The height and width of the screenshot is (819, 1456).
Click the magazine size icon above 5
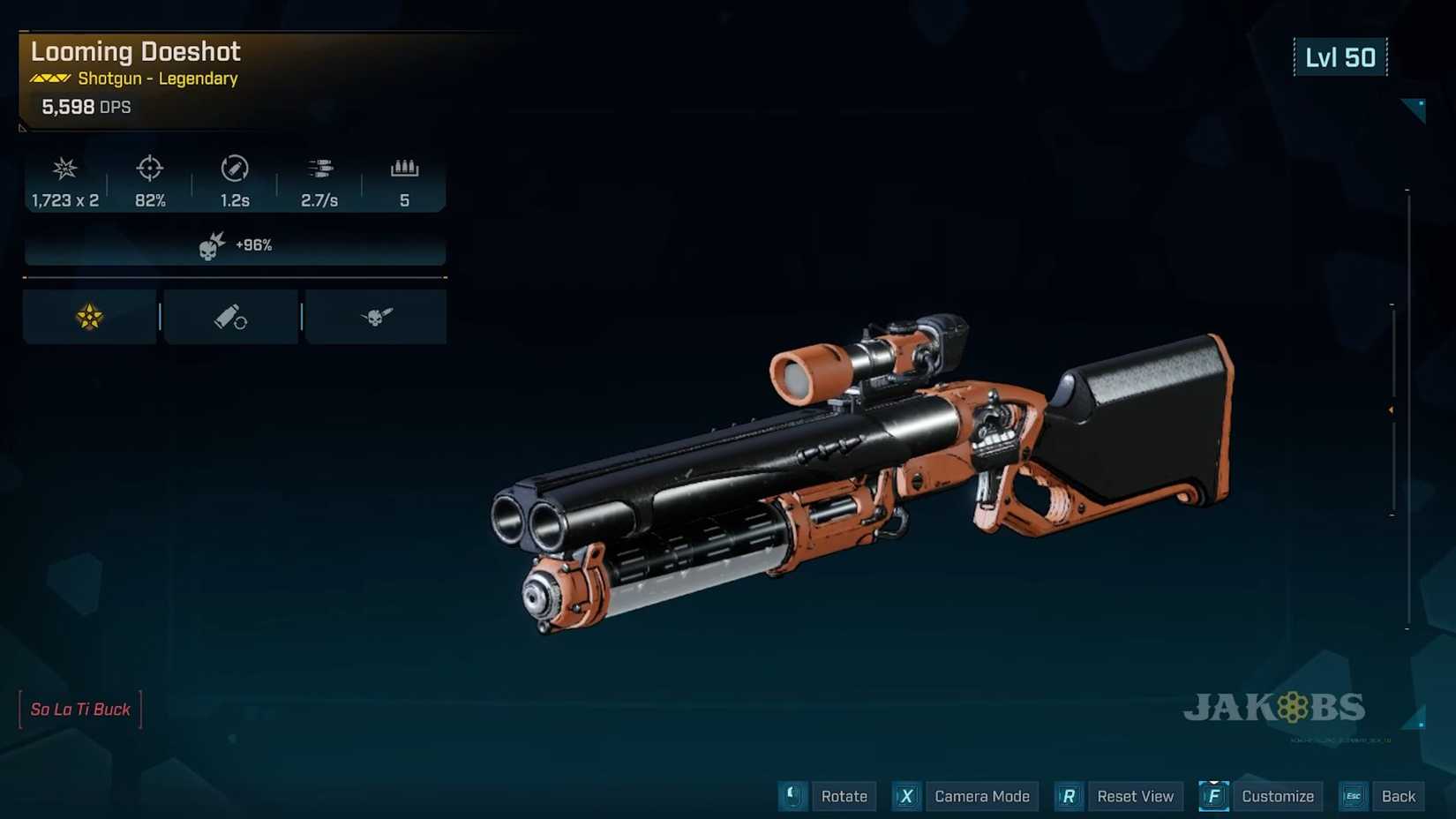pos(405,168)
